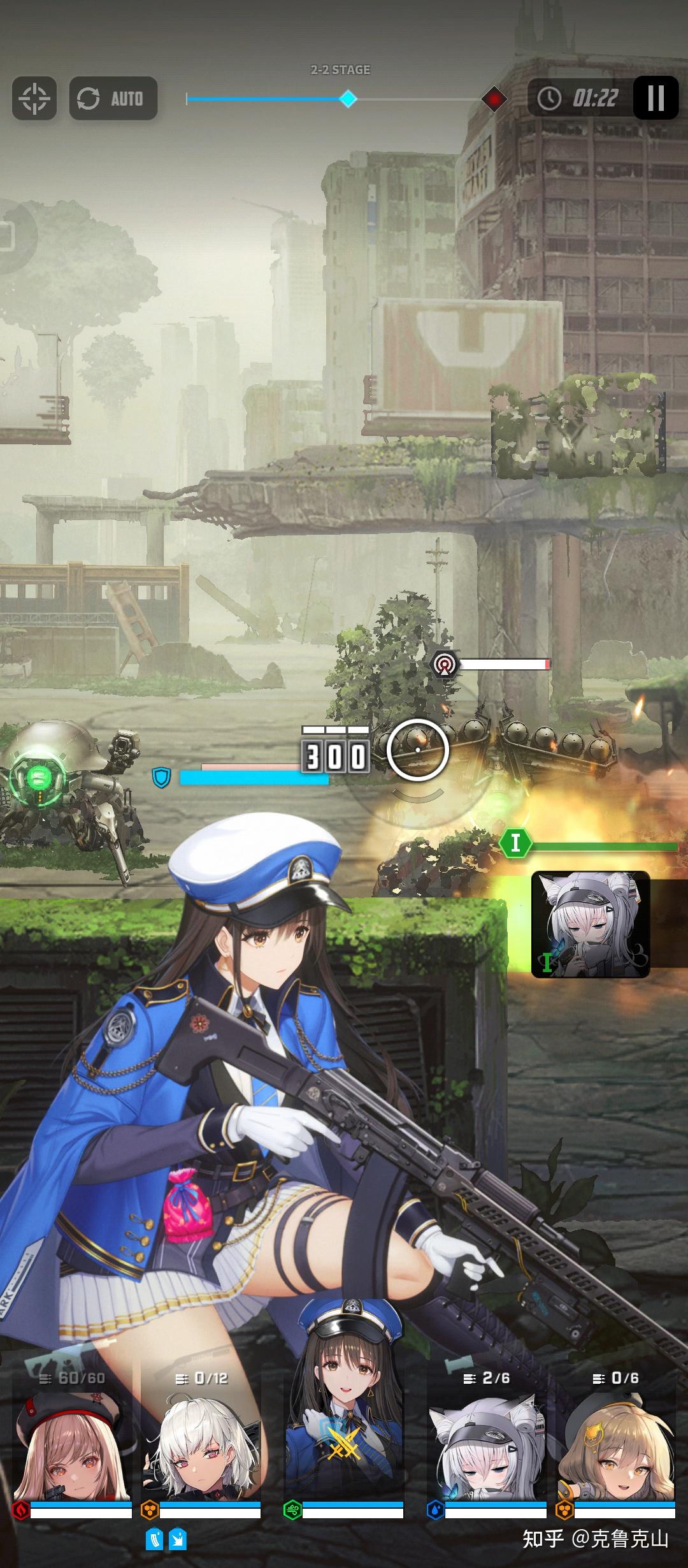This screenshot has width=688, height=1568.
Task: Pause the battle
Action: click(x=656, y=98)
